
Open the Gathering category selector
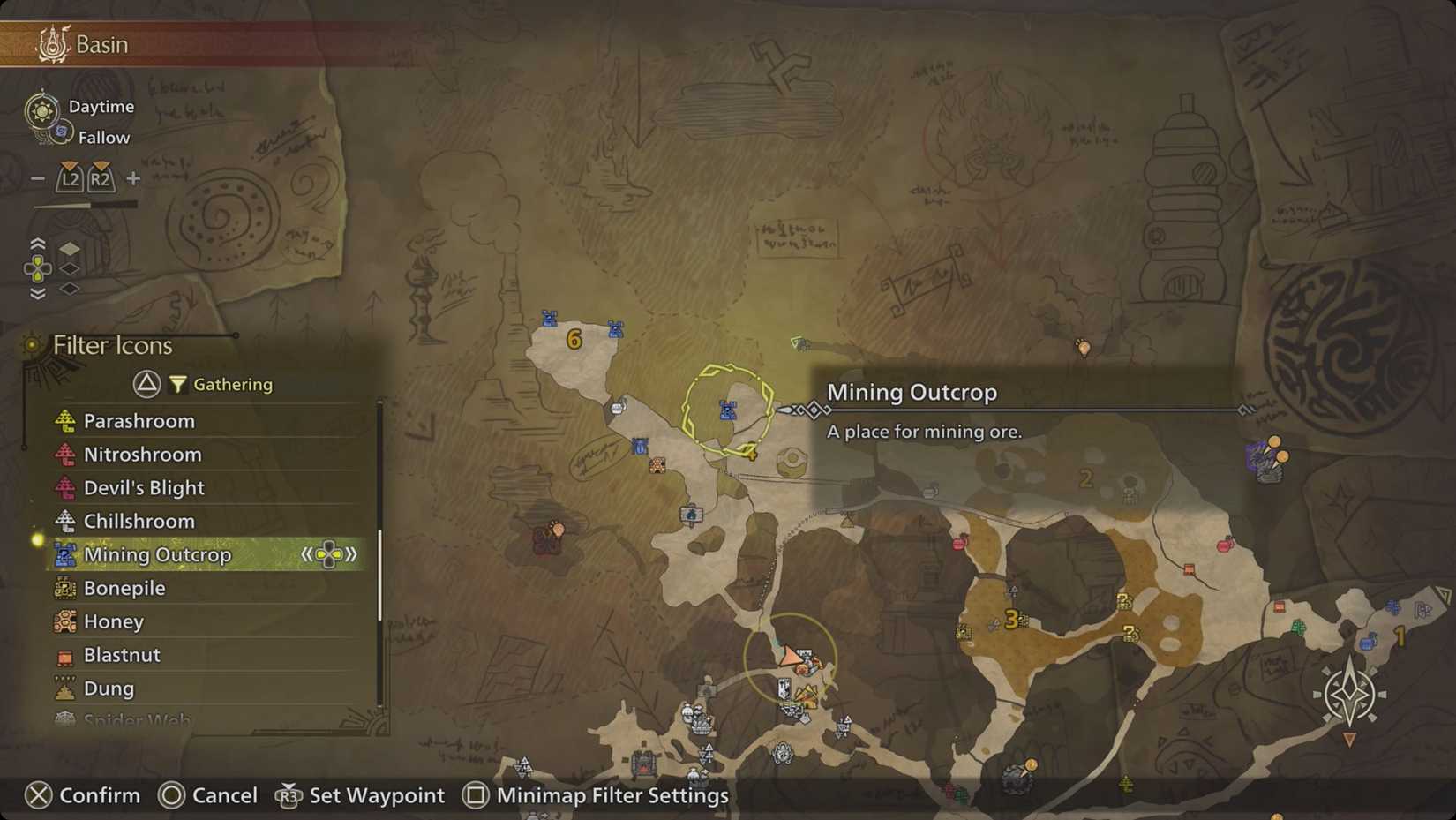pyautogui.click(x=147, y=384)
